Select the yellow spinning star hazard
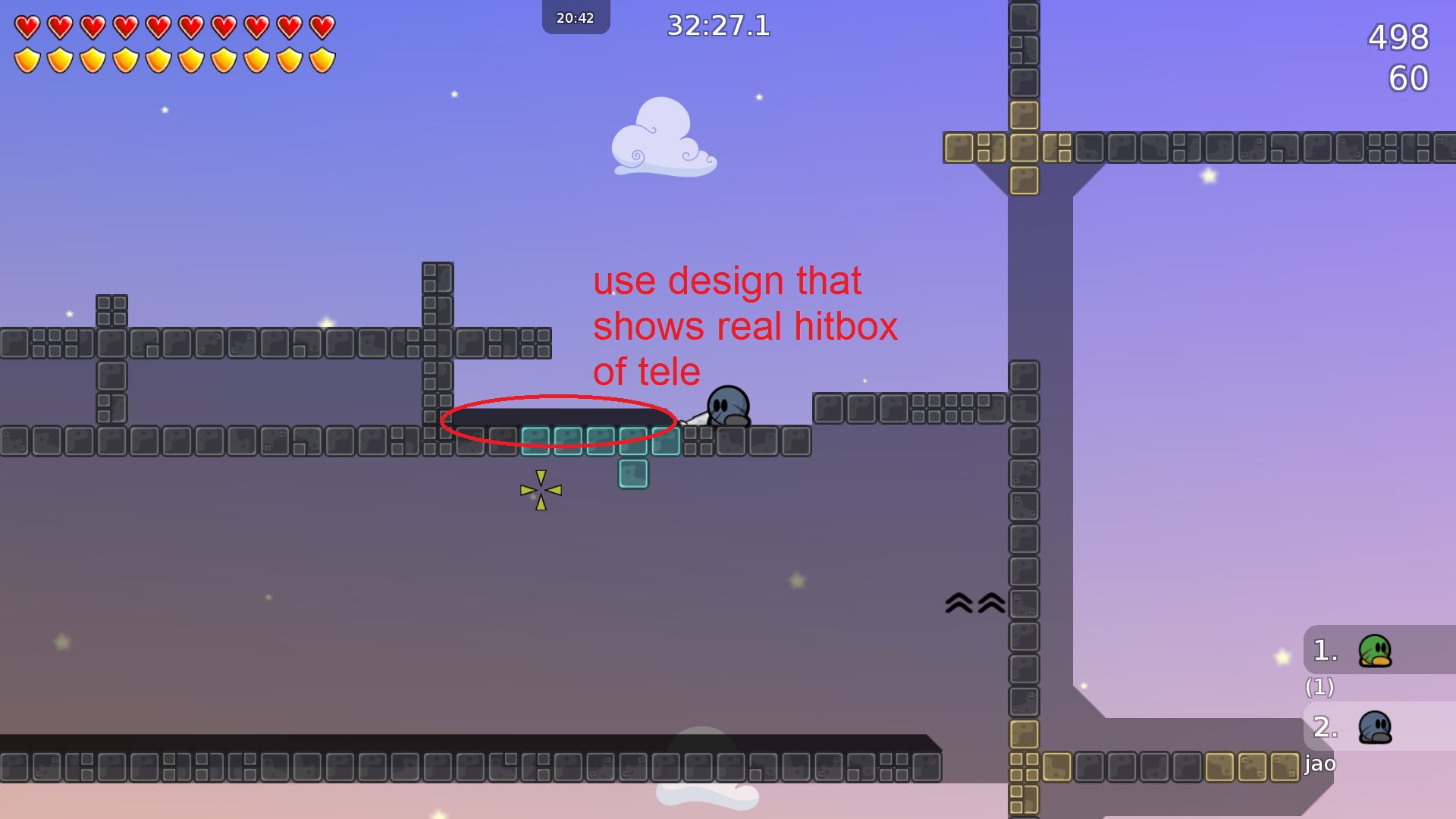The width and height of the screenshot is (1456, 819). pyautogui.click(x=540, y=490)
